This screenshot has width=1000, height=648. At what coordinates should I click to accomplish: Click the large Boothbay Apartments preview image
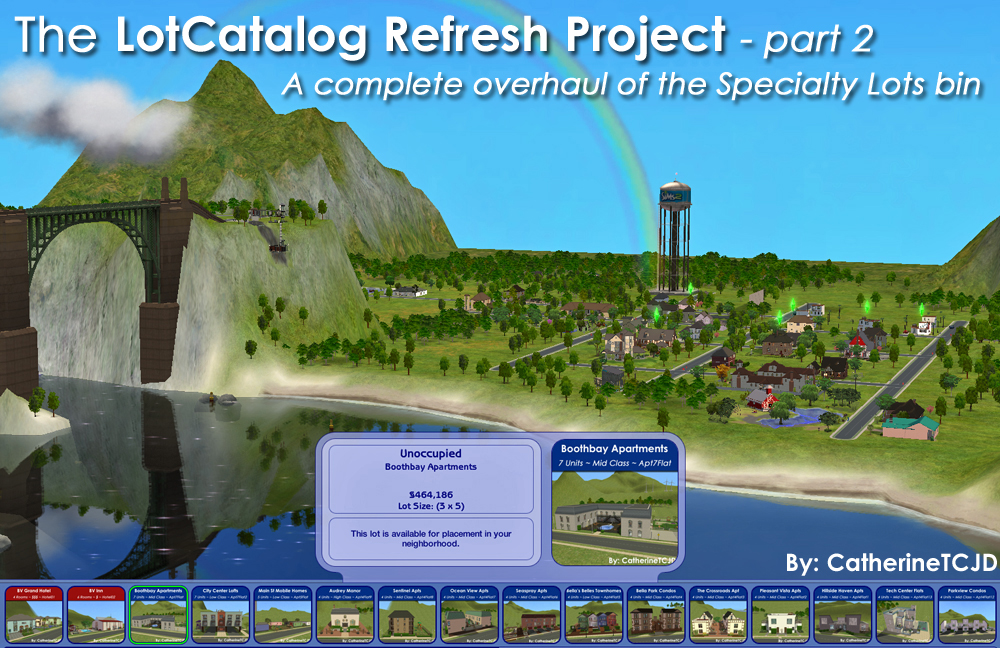click(x=614, y=509)
